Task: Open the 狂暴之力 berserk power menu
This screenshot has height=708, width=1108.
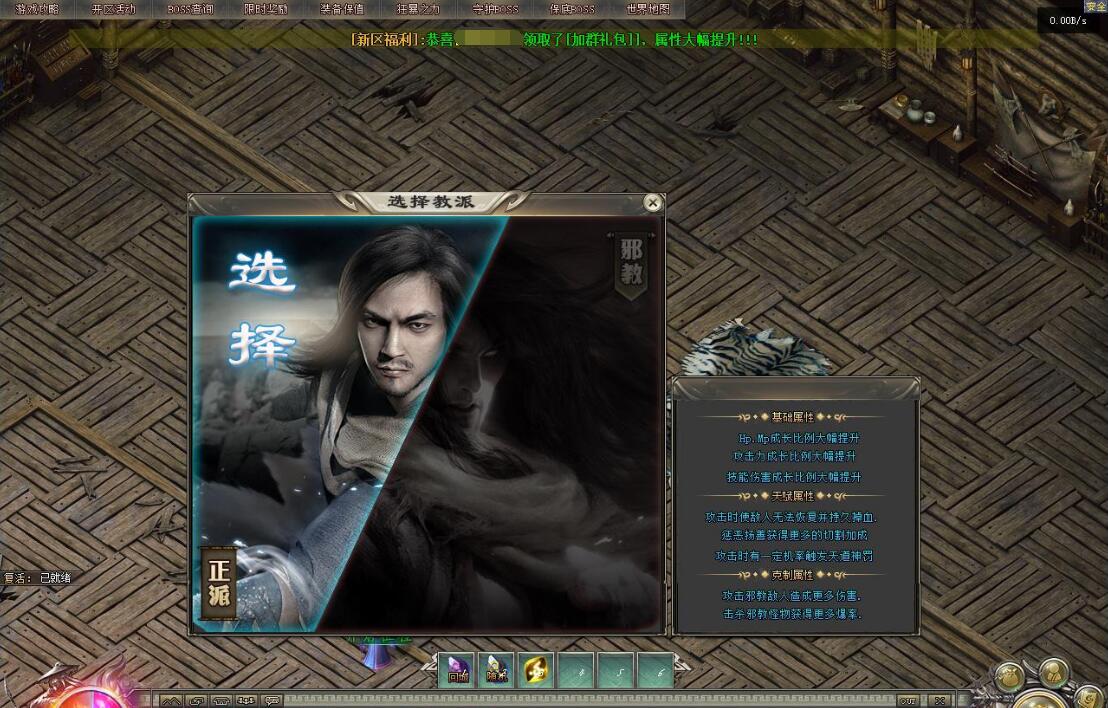Action: click(x=418, y=9)
